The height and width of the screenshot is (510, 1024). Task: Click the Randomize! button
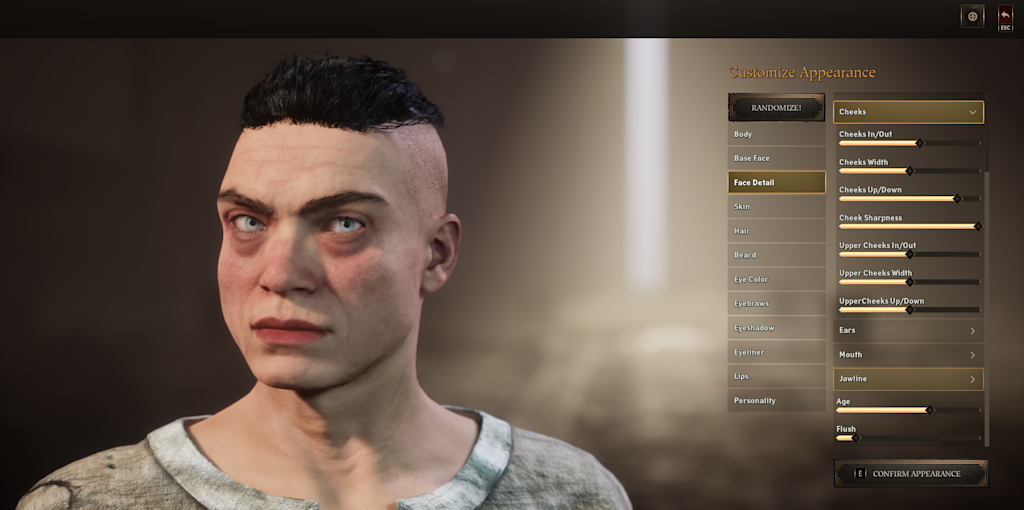click(x=776, y=107)
